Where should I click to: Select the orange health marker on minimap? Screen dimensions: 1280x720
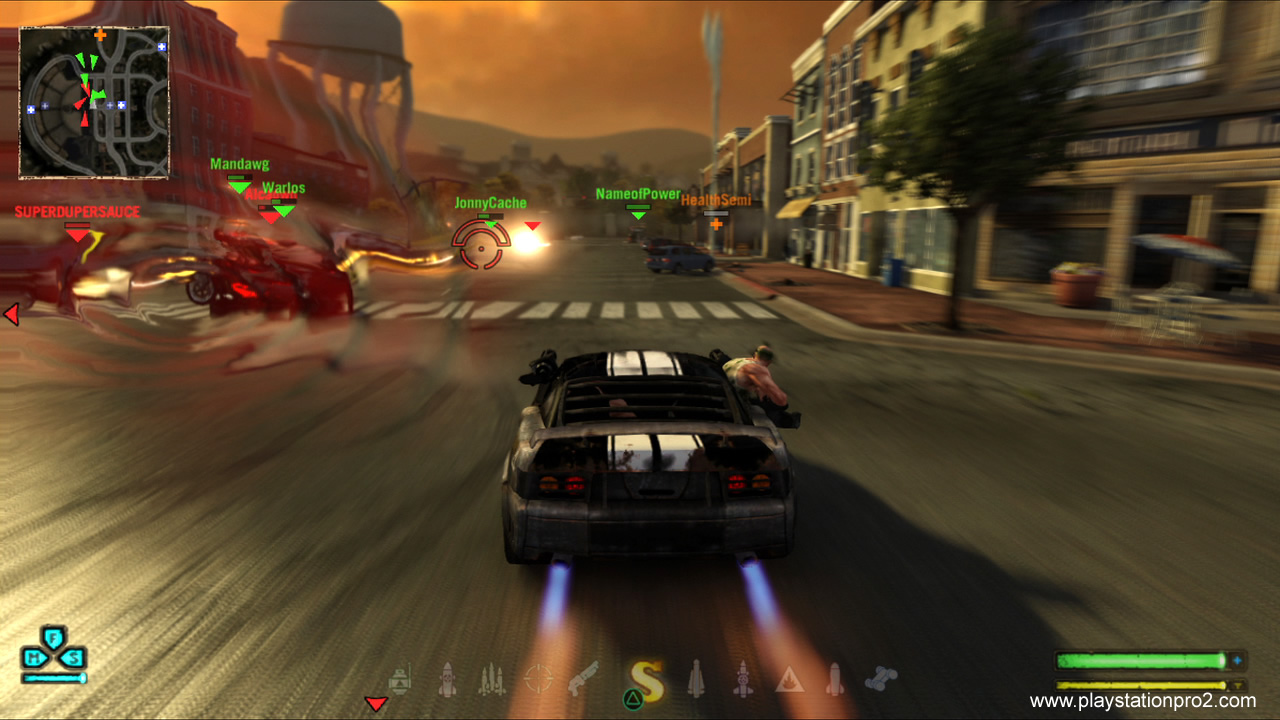coord(100,35)
